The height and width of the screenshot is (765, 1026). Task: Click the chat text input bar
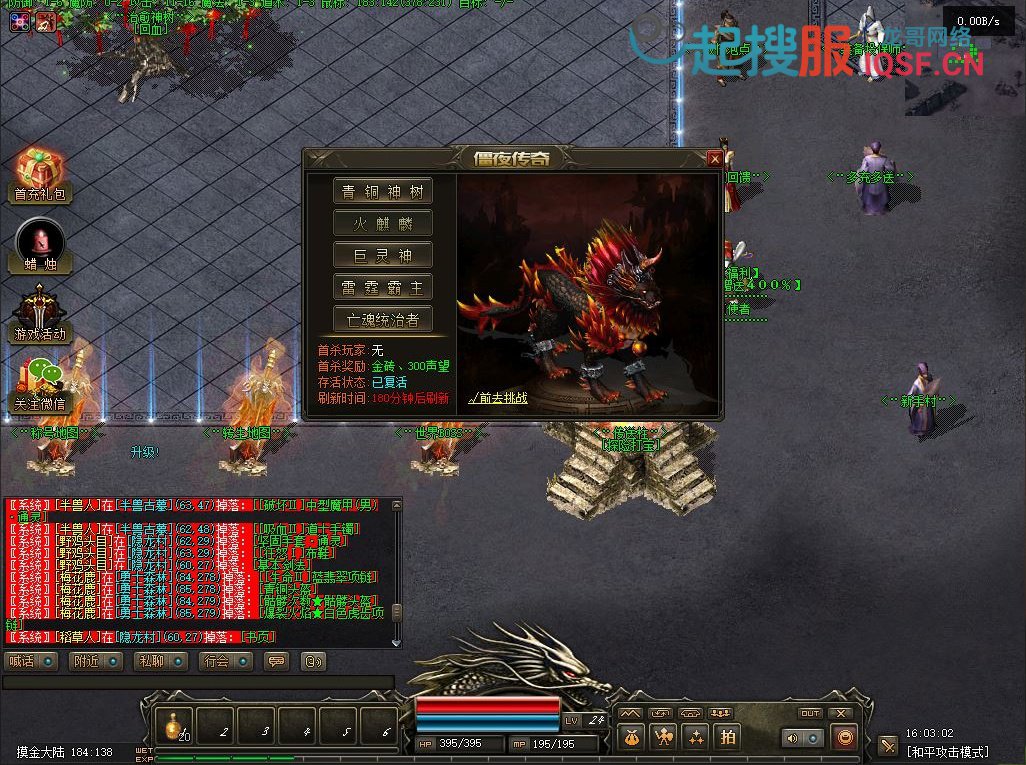click(x=197, y=682)
